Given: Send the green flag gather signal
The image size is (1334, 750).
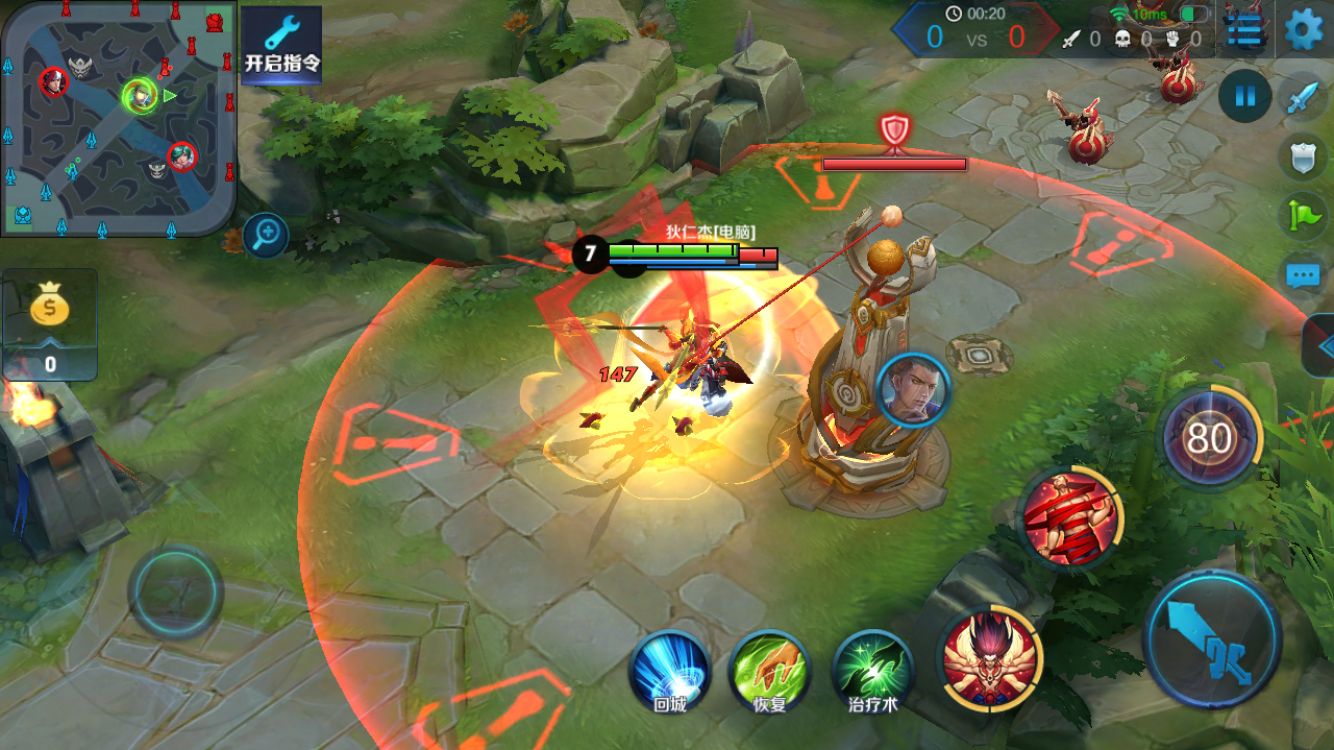Looking at the screenshot, I should click(1303, 214).
